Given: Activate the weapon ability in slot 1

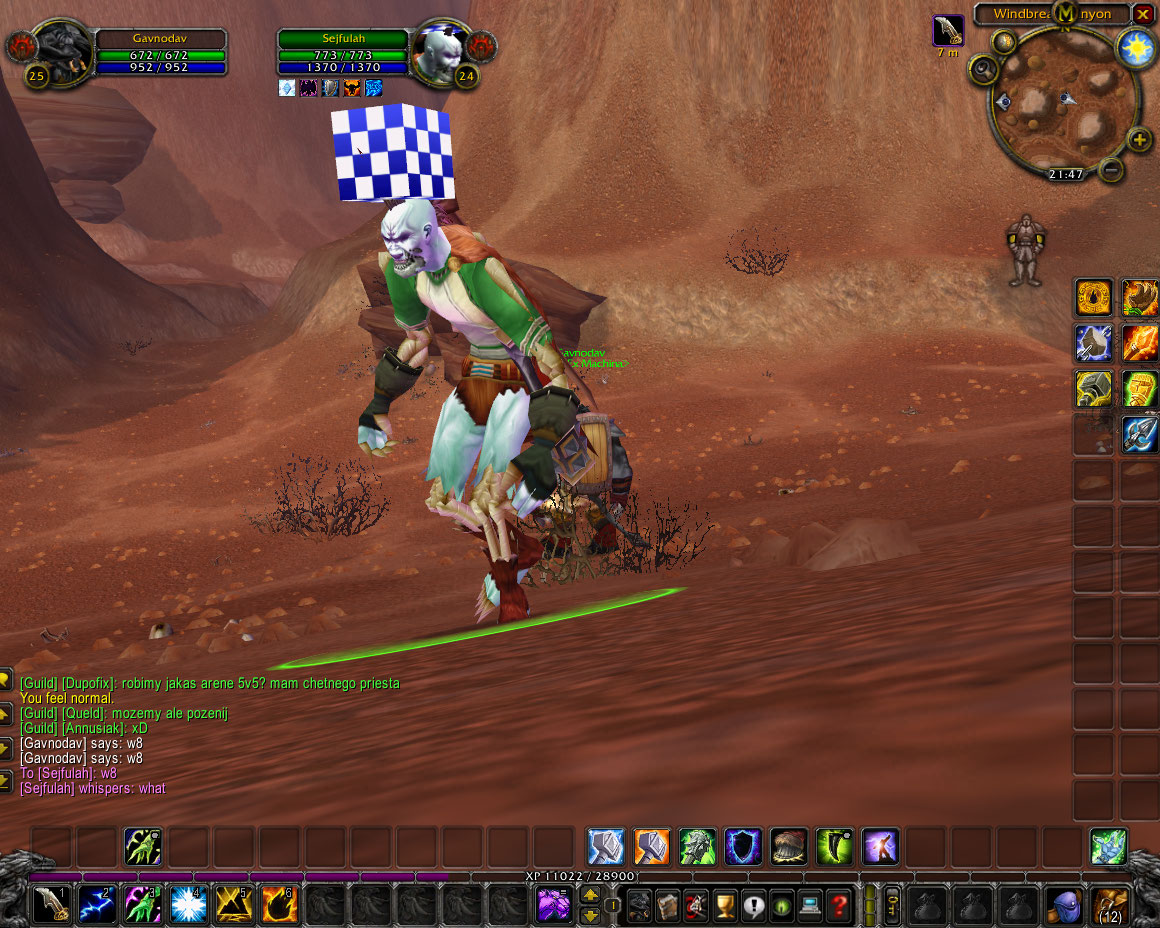Looking at the screenshot, I should point(52,904).
